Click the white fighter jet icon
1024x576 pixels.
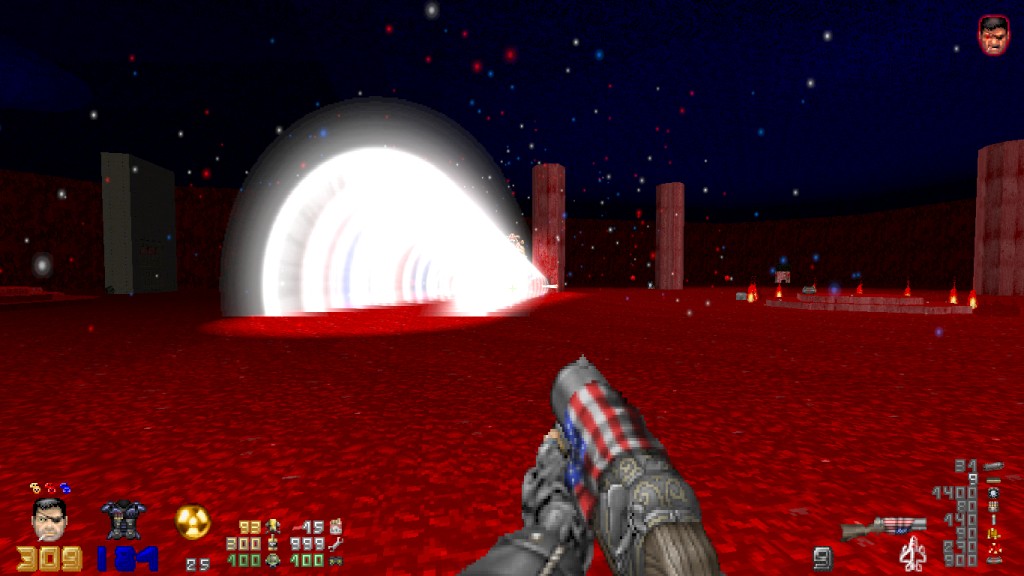pyautogui.click(x=911, y=553)
